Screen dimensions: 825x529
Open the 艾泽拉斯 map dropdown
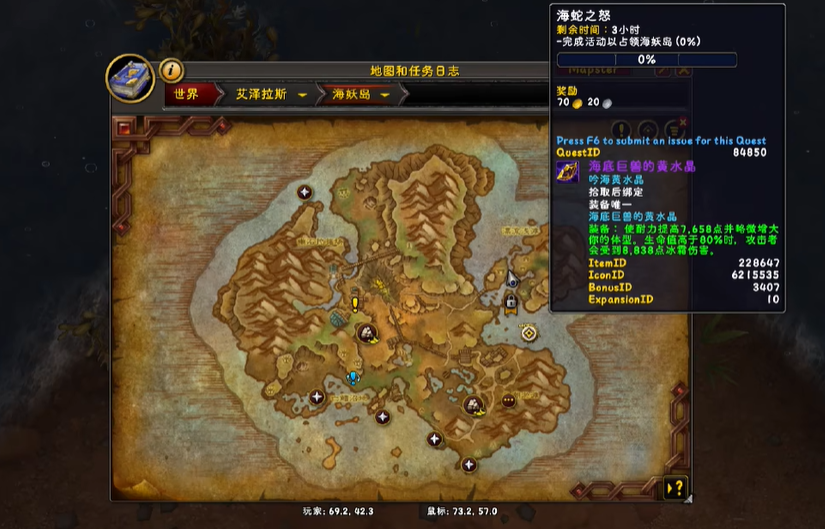point(301,95)
